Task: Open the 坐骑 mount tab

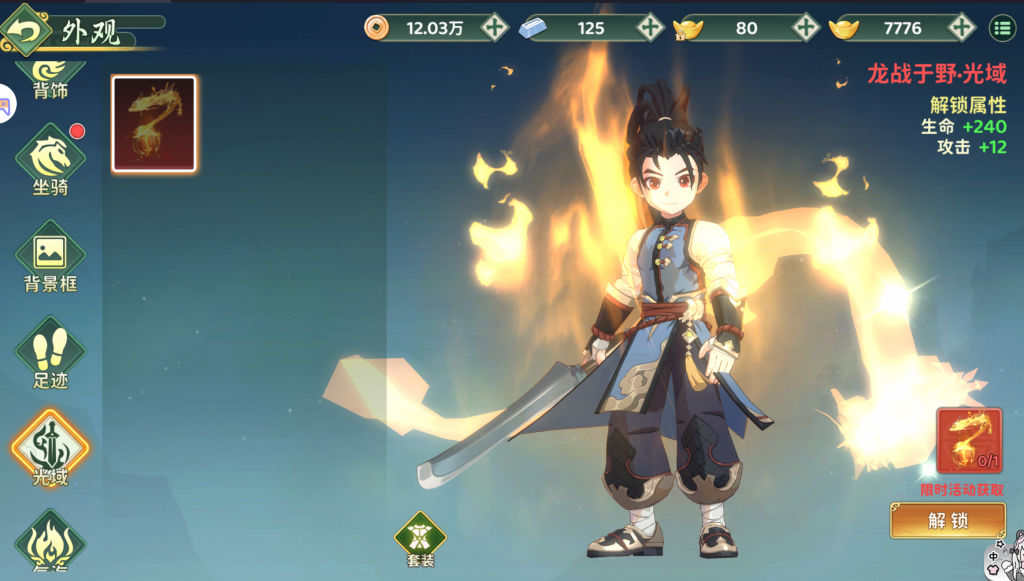Action: coord(50,162)
